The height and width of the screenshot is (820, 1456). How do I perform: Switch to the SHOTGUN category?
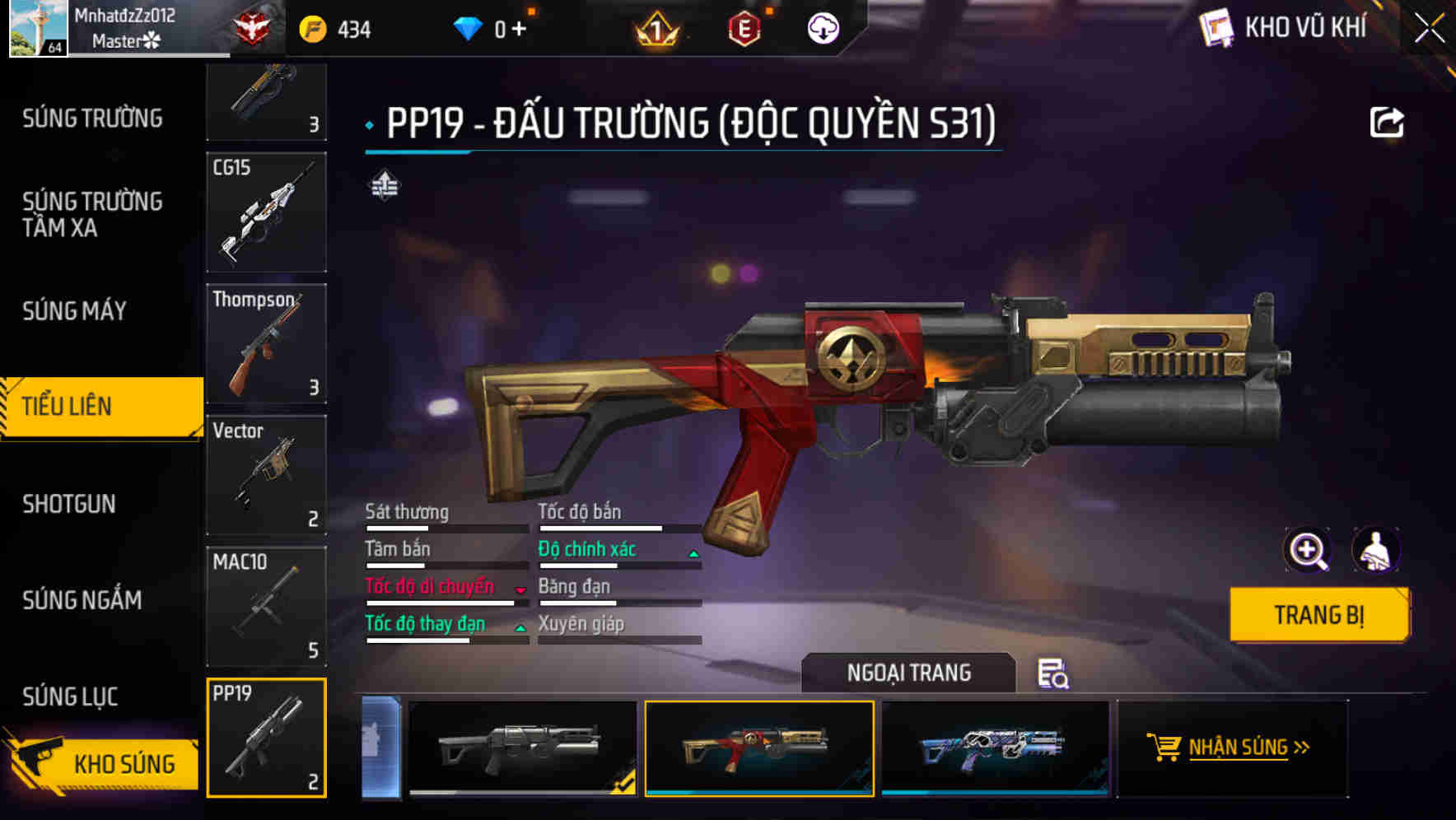click(x=70, y=503)
